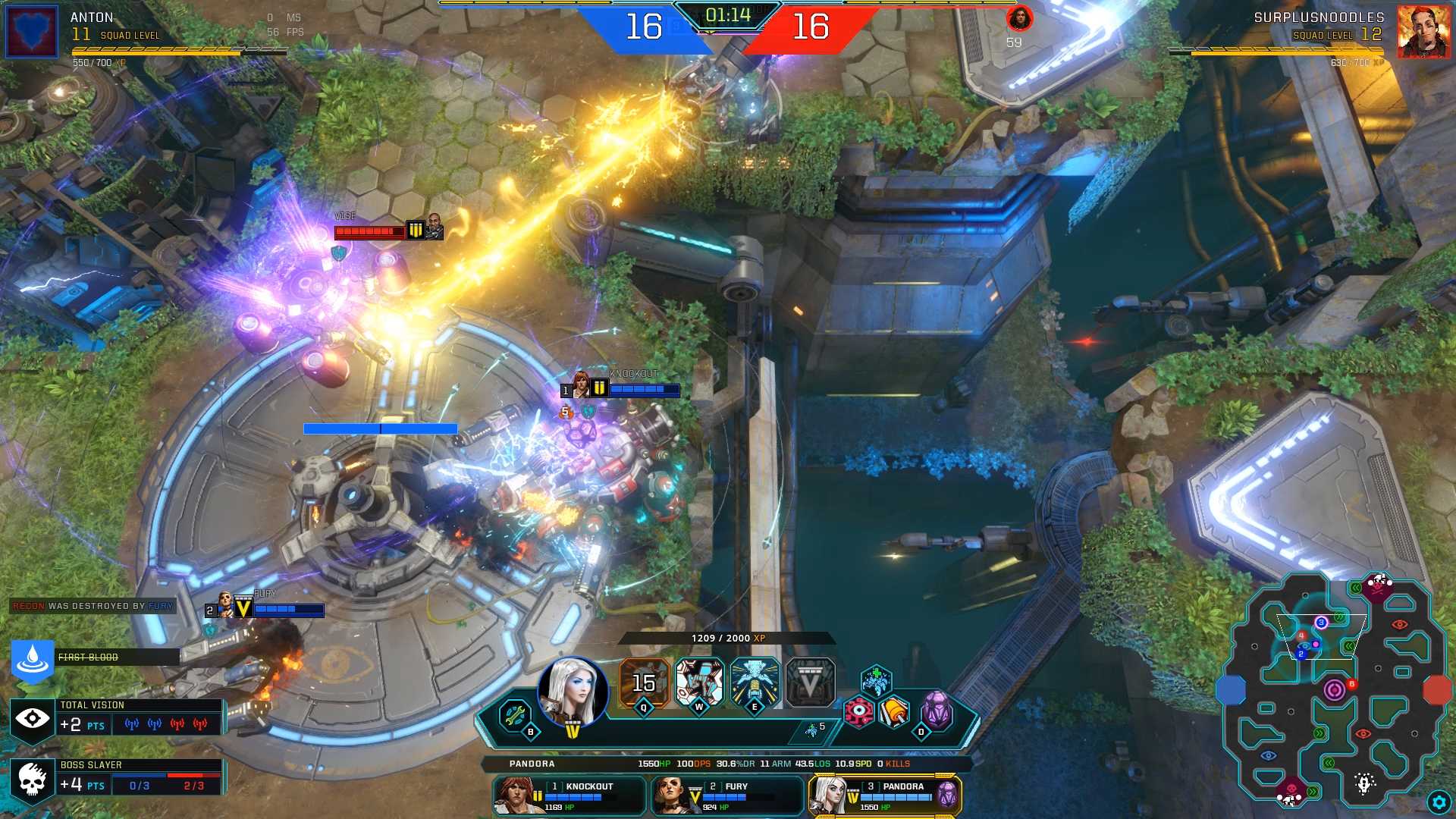Open settings with the gear icon
This screenshot has width=1456, height=819.
(1439, 802)
